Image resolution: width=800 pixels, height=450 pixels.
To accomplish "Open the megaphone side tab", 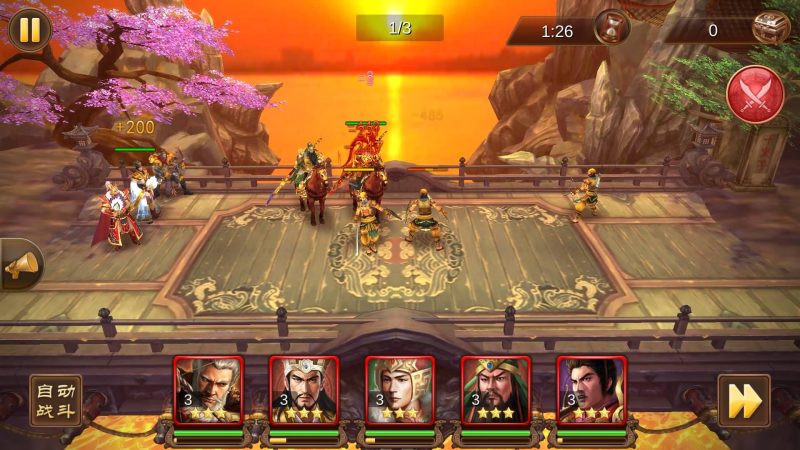I will click(20, 264).
